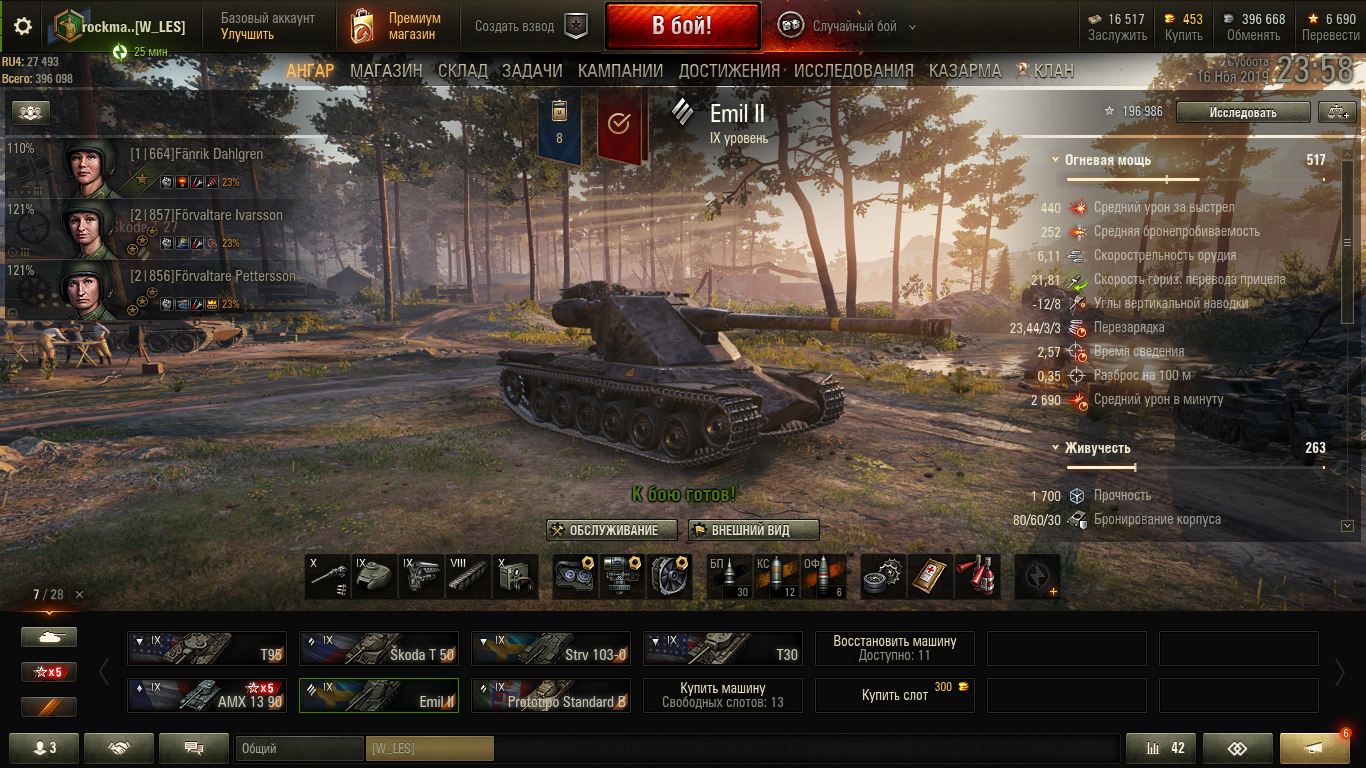1366x768 pixels.
Task: Select the Škoda T 50 tank
Action: click(379, 648)
